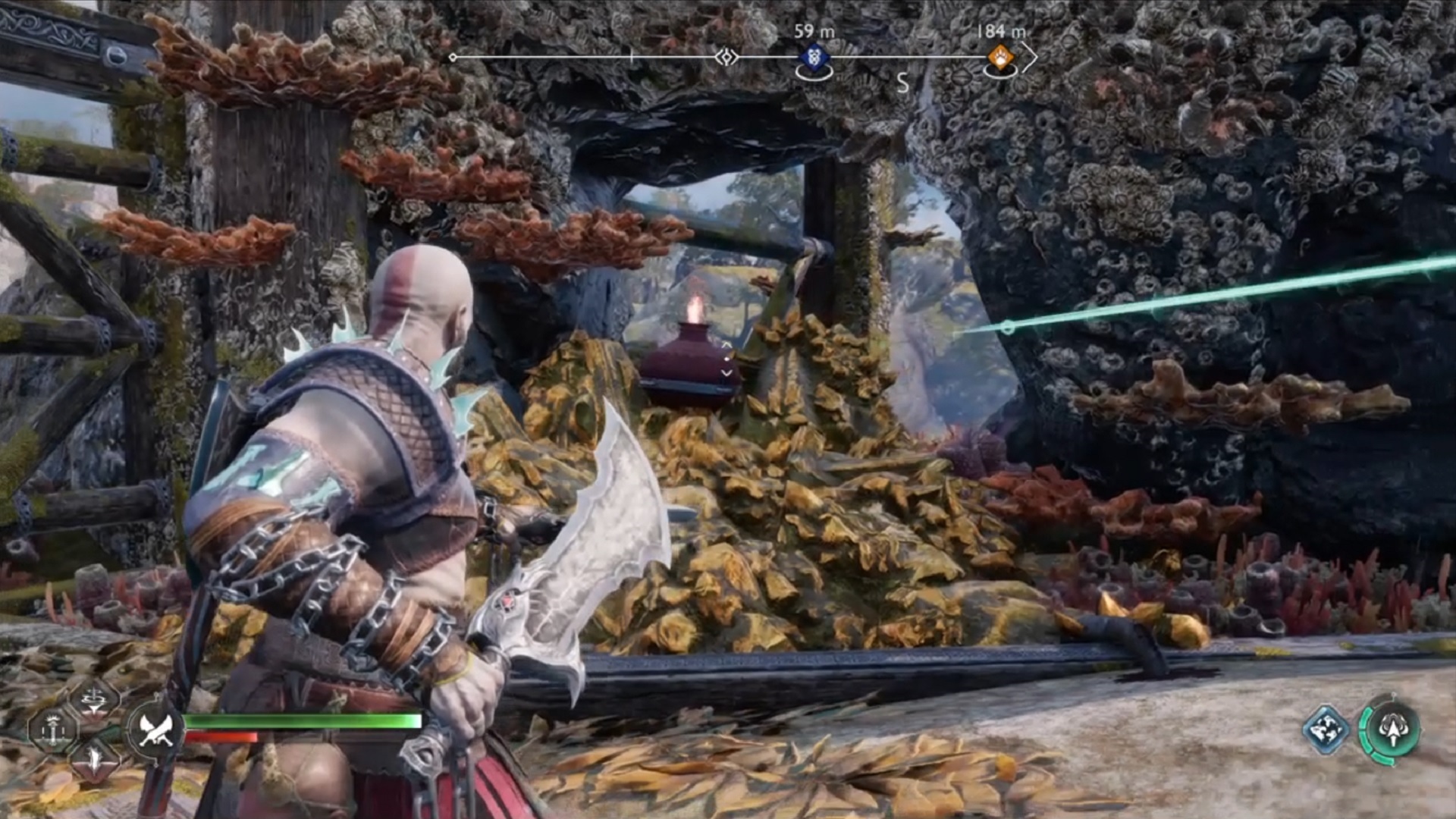
Task: Trigger the bottom diamond spiked-blade runic icon
Action: (x=94, y=759)
